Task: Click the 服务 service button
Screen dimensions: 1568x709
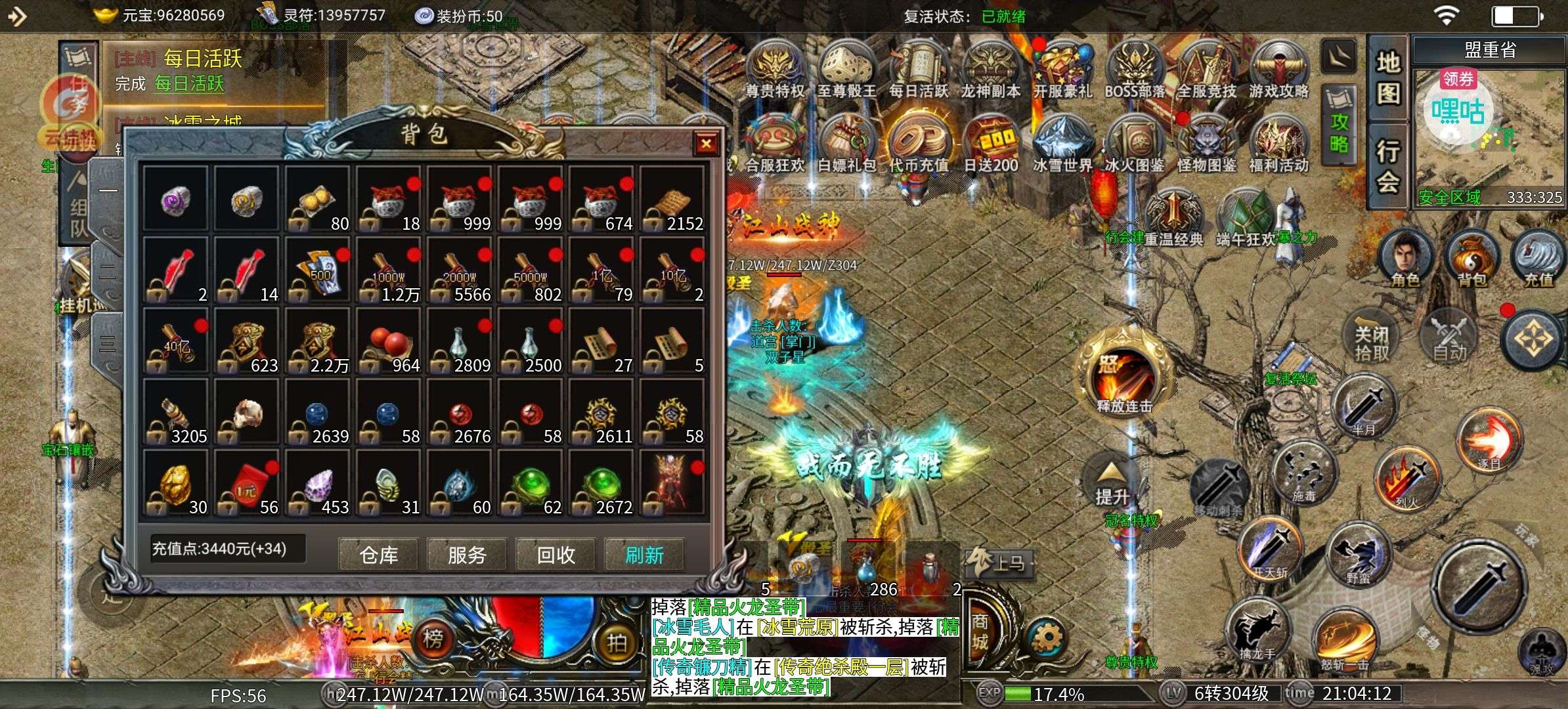Action: pos(467,555)
